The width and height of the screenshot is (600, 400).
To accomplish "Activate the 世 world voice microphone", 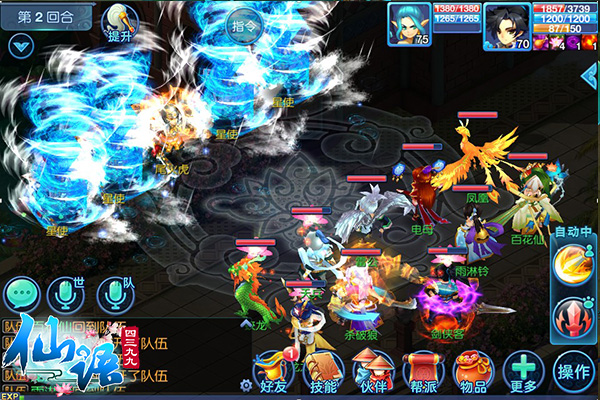I will pyautogui.click(x=66, y=293).
